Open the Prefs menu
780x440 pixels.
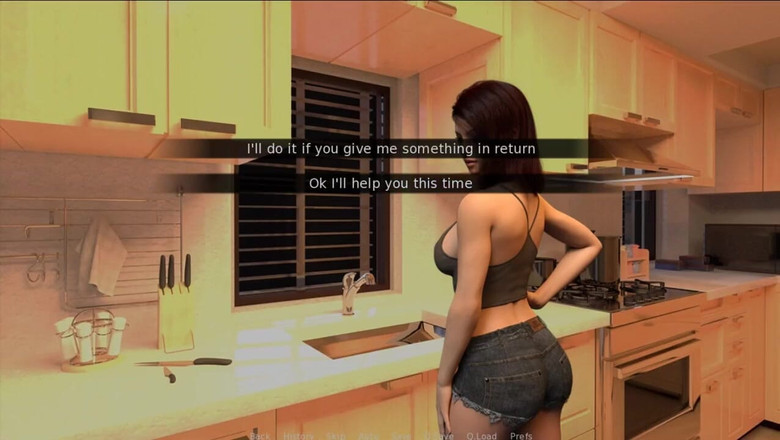(x=521, y=436)
